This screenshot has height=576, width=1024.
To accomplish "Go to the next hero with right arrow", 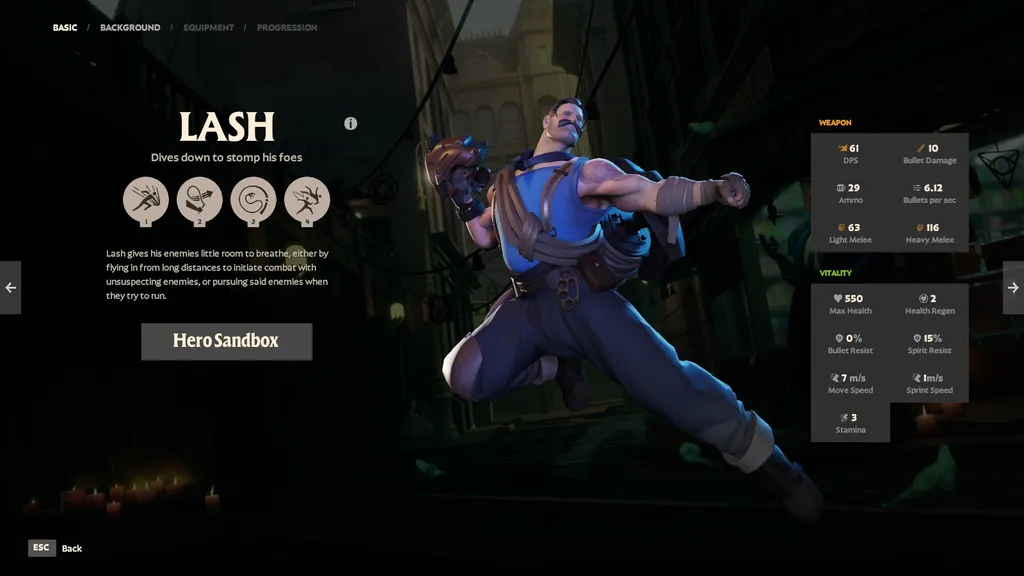I will click(1013, 288).
